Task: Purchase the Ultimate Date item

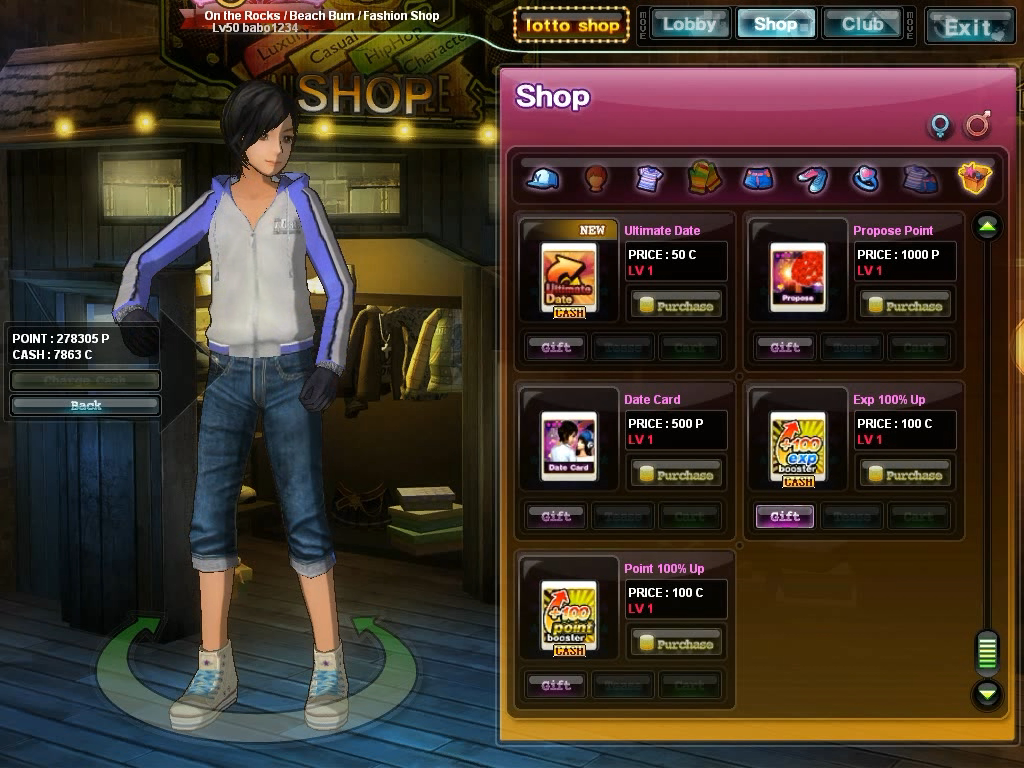Action: click(x=676, y=305)
